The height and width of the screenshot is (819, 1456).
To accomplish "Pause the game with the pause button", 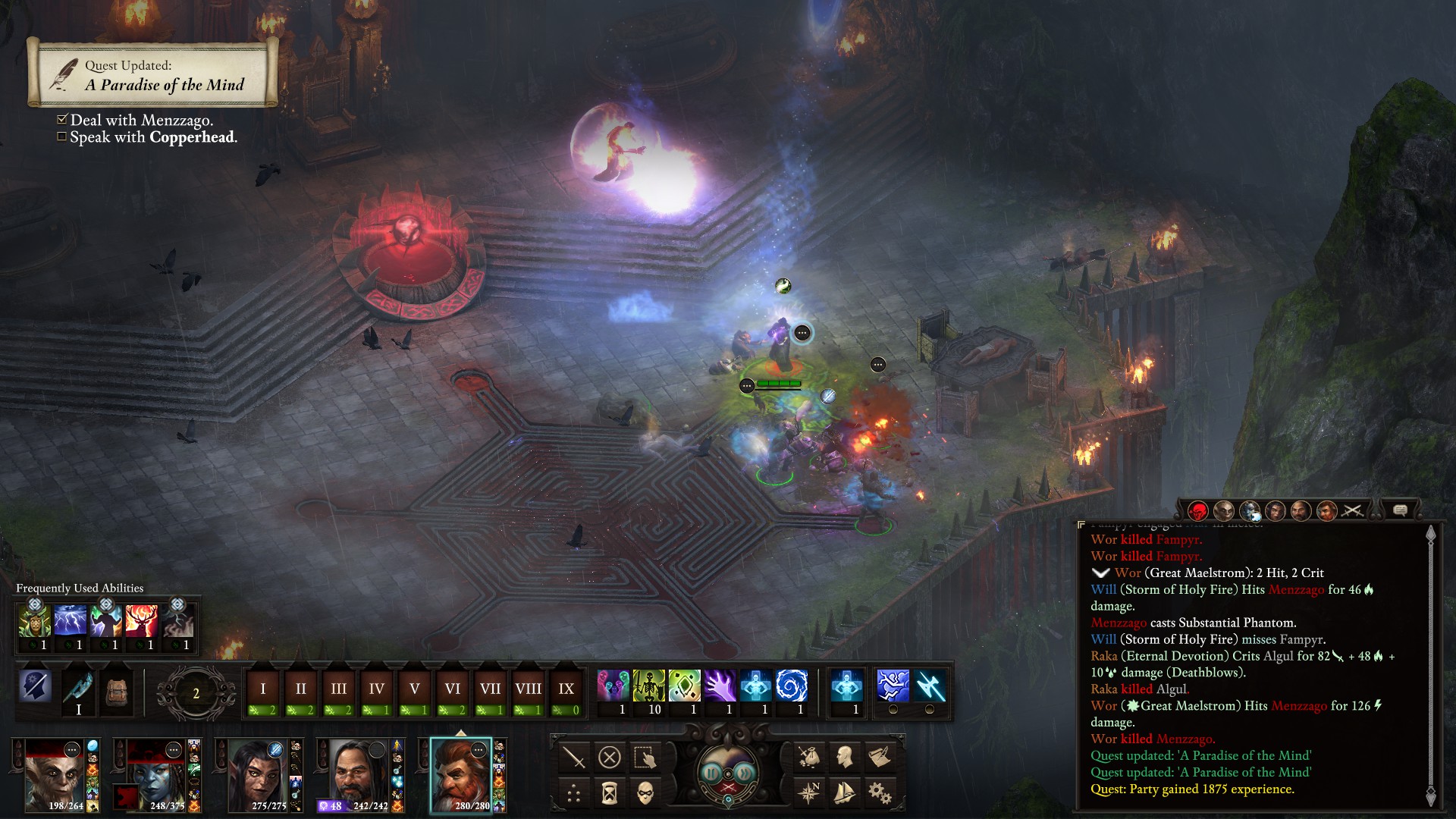I will [x=711, y=773].
